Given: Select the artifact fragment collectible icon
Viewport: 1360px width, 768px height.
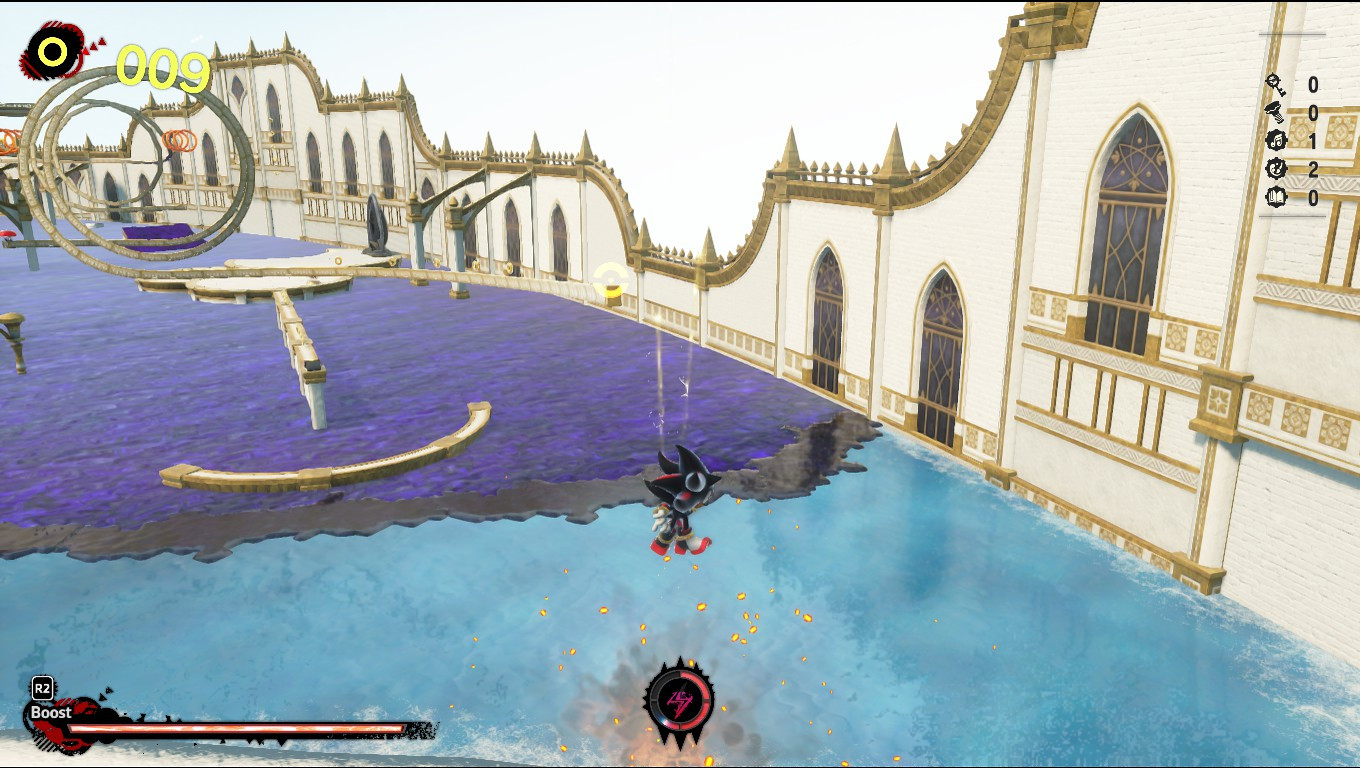Looking at the screenshot, I should point(1275,110).
